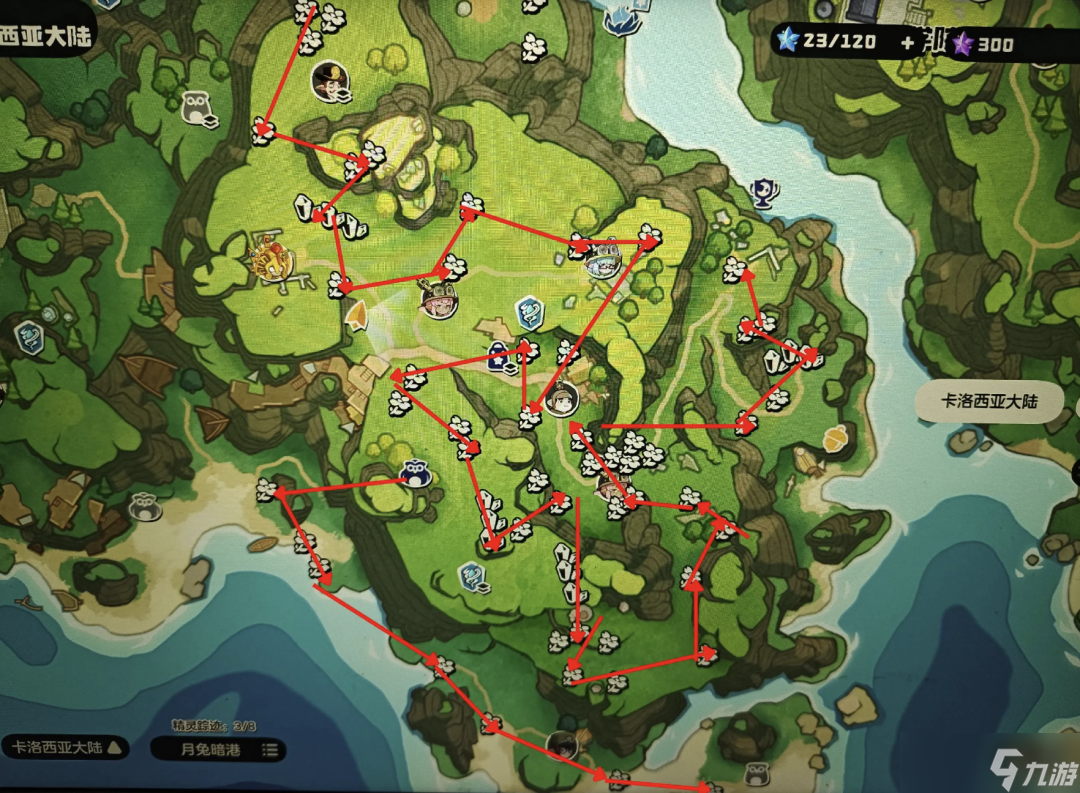Select the trophy marker on the map

[764, 190]
